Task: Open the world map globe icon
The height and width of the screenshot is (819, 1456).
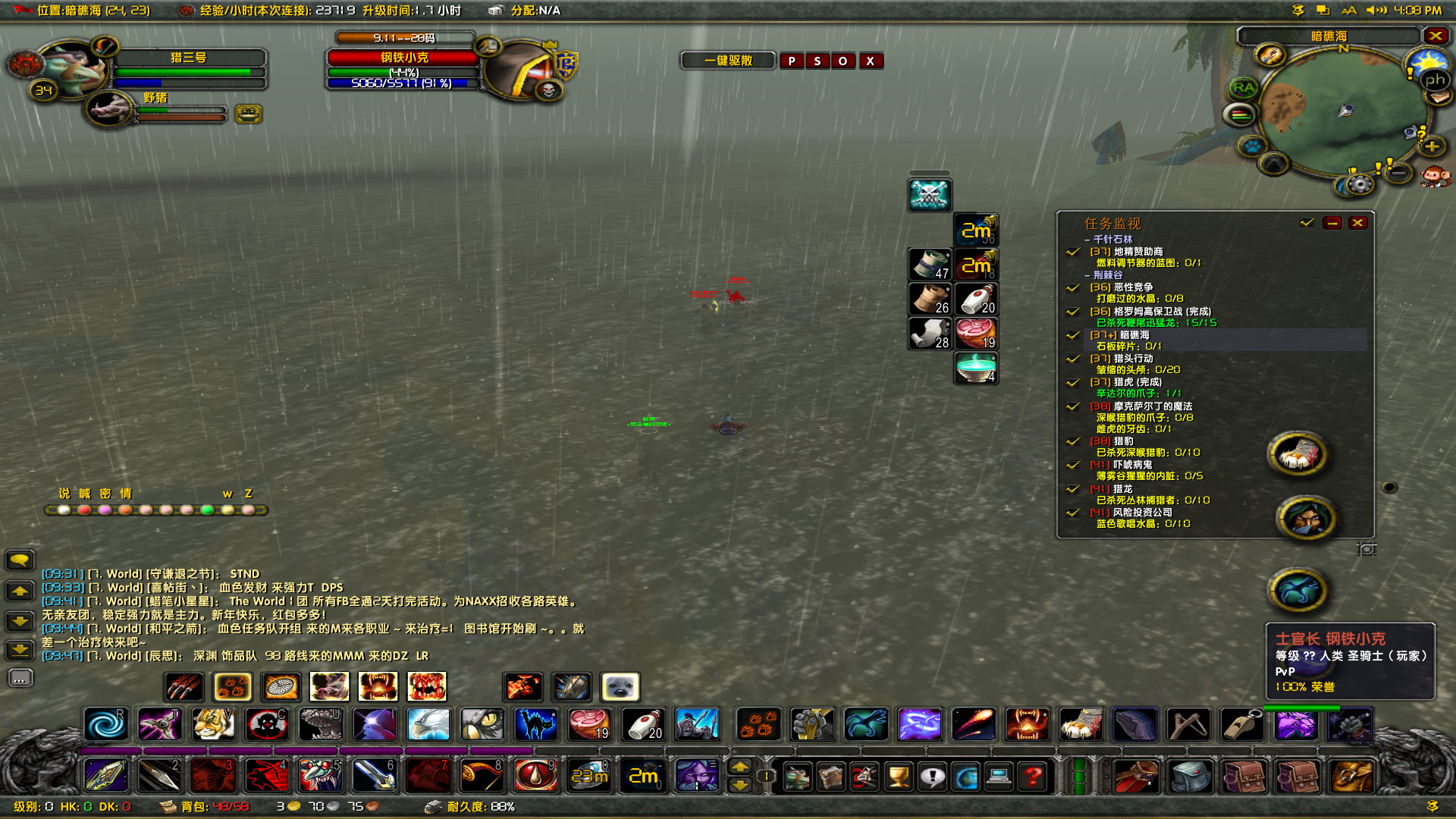Action: (966, 775)
